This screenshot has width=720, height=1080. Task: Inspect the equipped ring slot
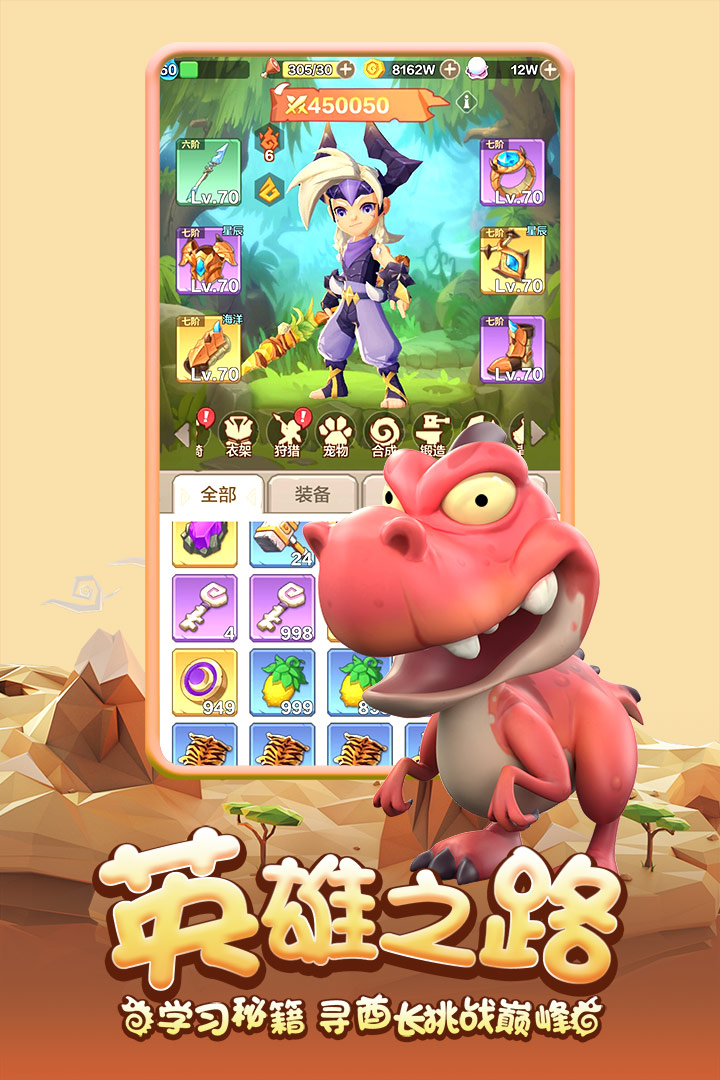click(512, 172)
